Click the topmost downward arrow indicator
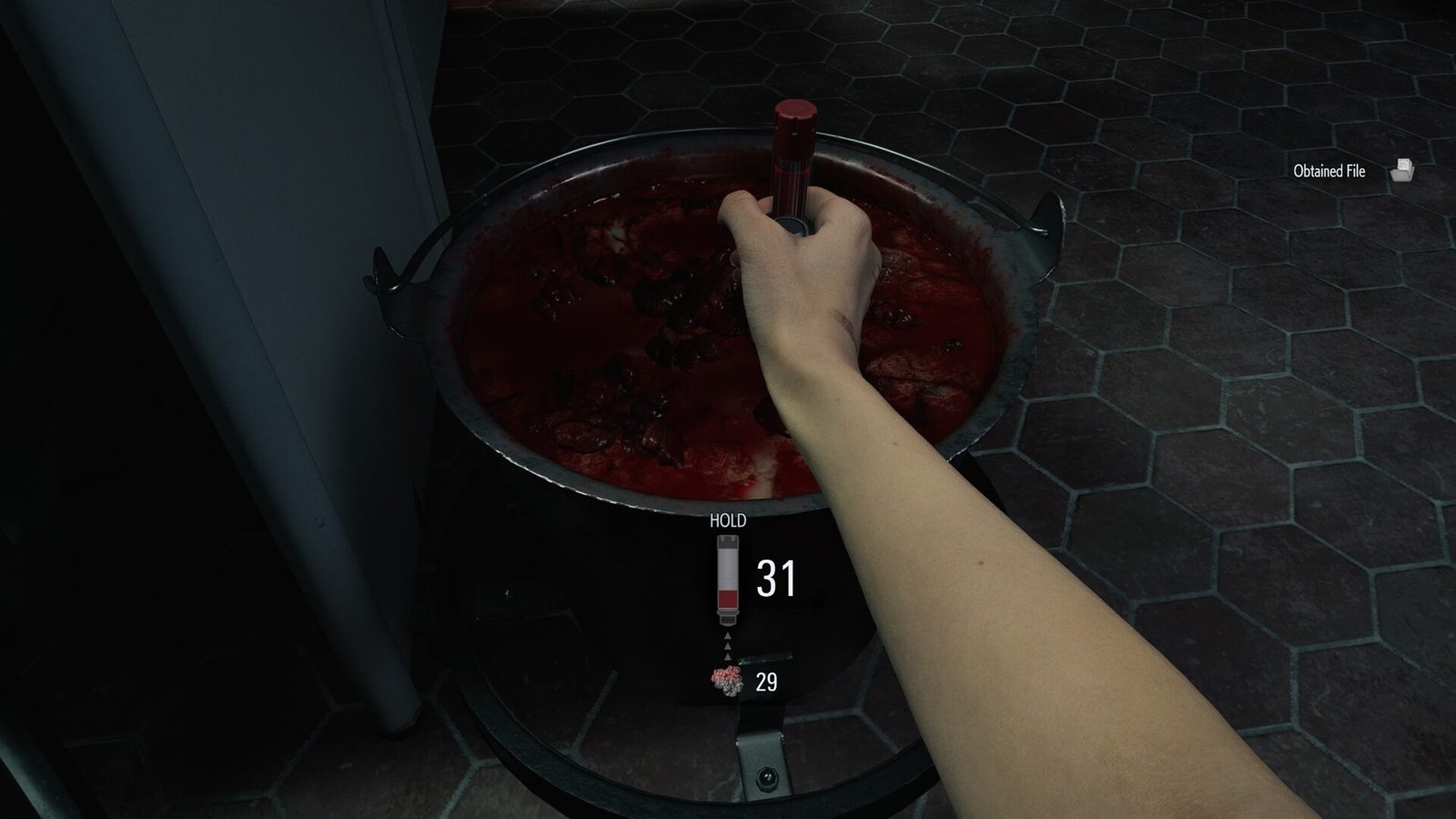 point(727,635)
